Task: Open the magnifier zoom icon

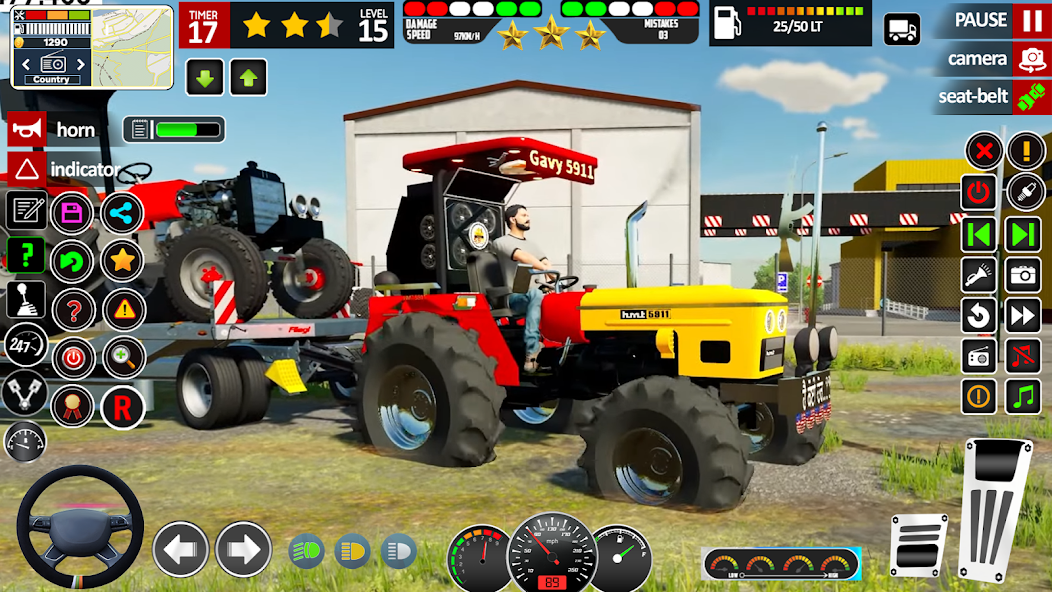Action: 122,358
